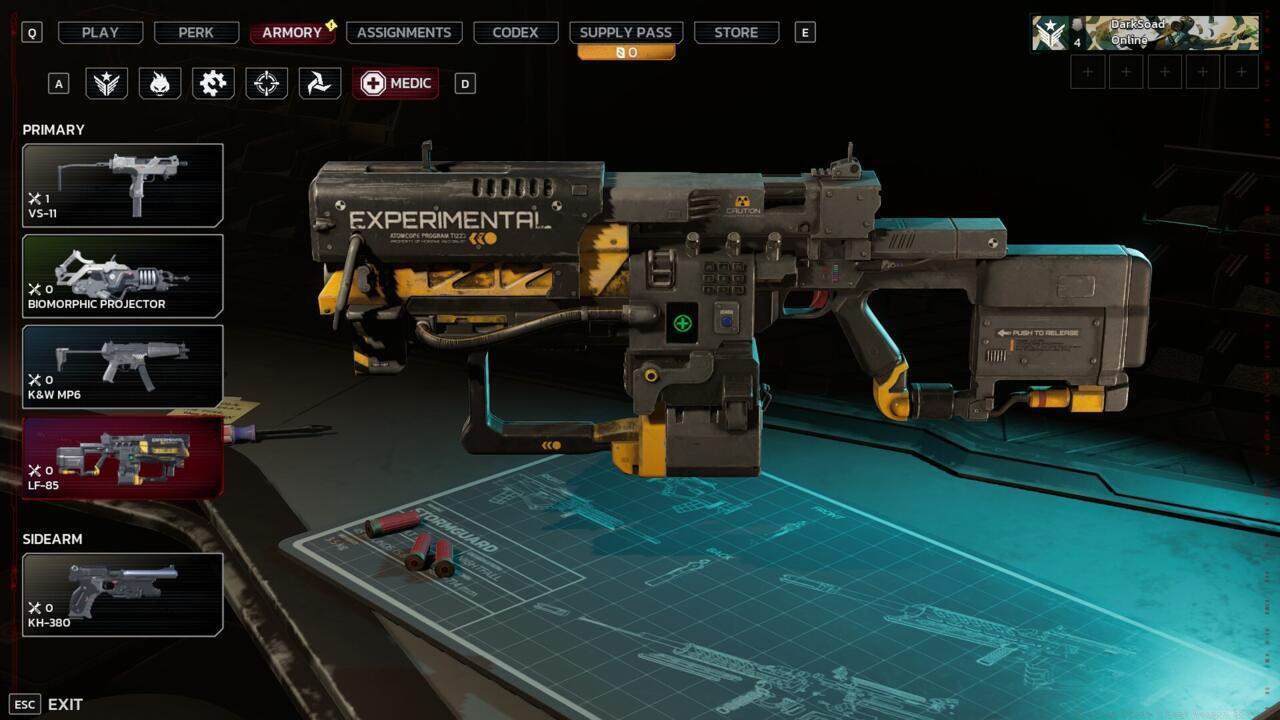Open the Assignments menu
Screen dimensions: 1280x720
pyautogui.click(x=403, y=31)
